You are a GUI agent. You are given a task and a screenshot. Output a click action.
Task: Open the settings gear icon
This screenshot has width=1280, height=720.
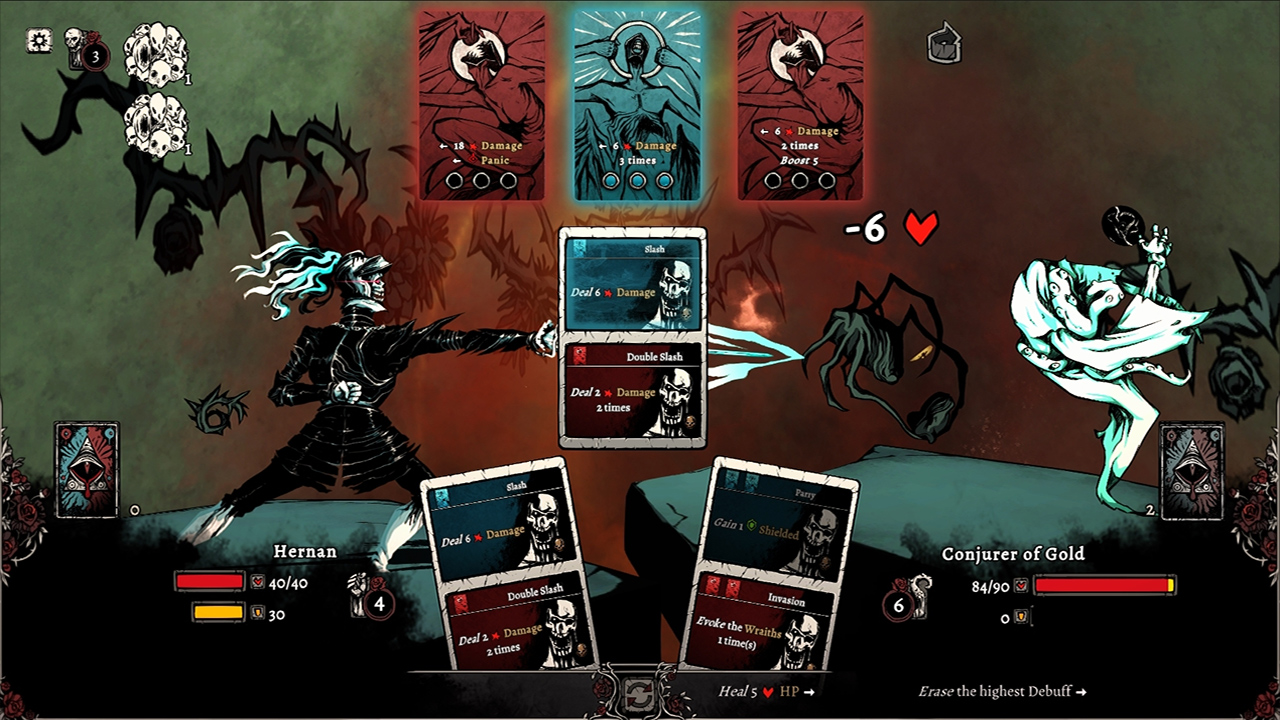click(x=37, y=38)
